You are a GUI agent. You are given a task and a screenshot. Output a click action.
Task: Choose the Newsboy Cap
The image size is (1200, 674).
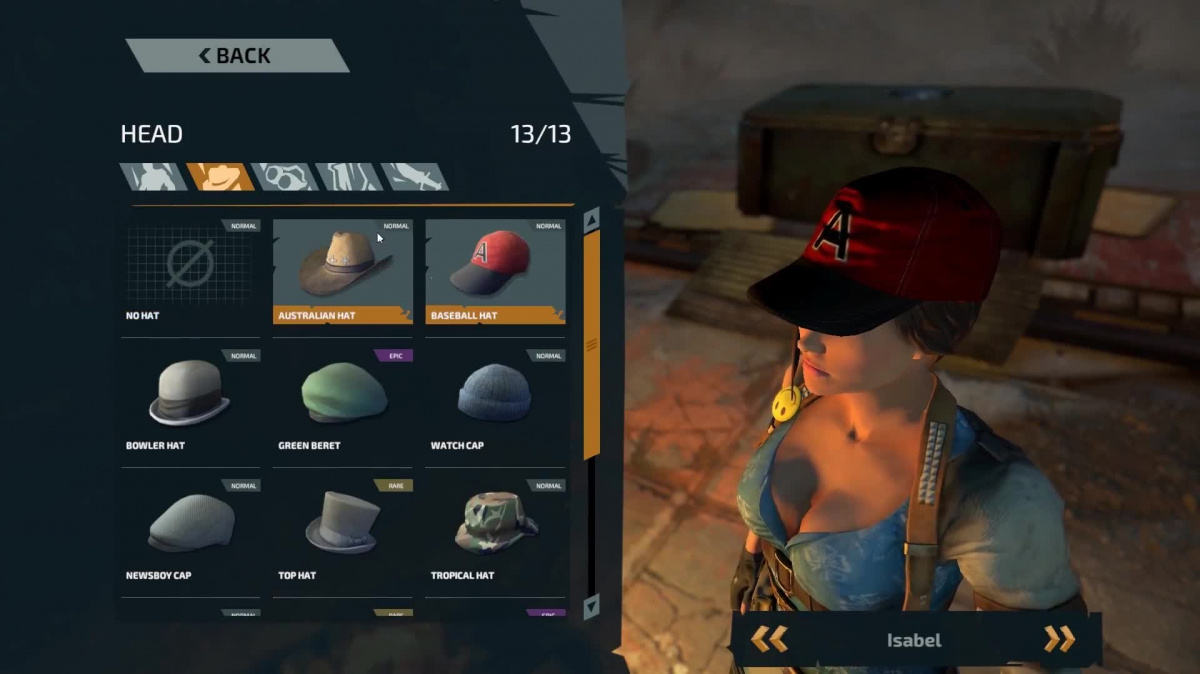point(190,530)
